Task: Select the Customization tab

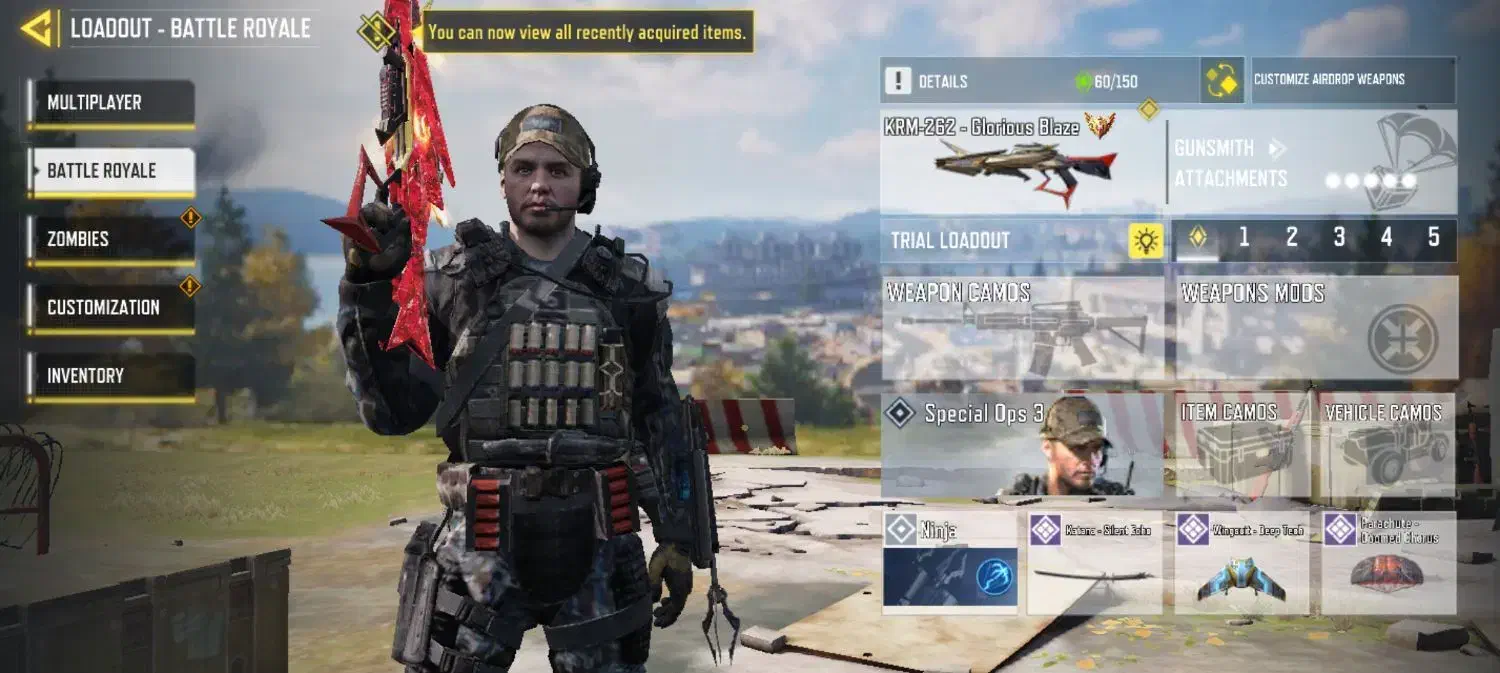Action: (x=111, y=308)
